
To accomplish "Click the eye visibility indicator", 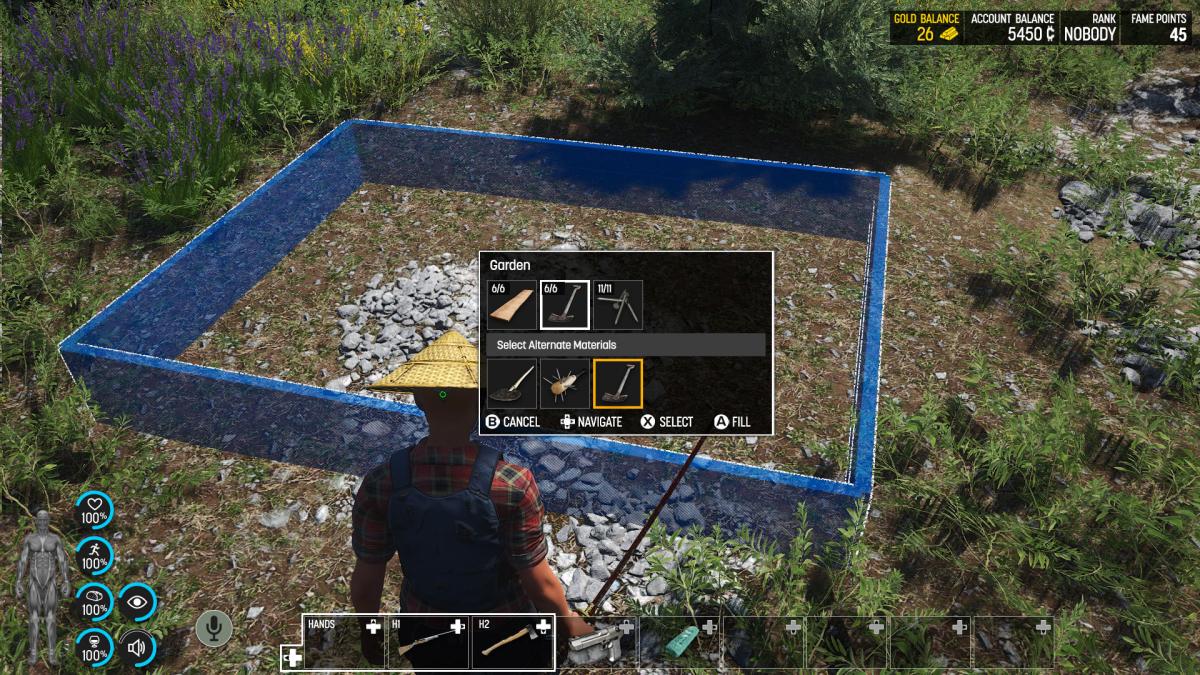I will (137, 603).
